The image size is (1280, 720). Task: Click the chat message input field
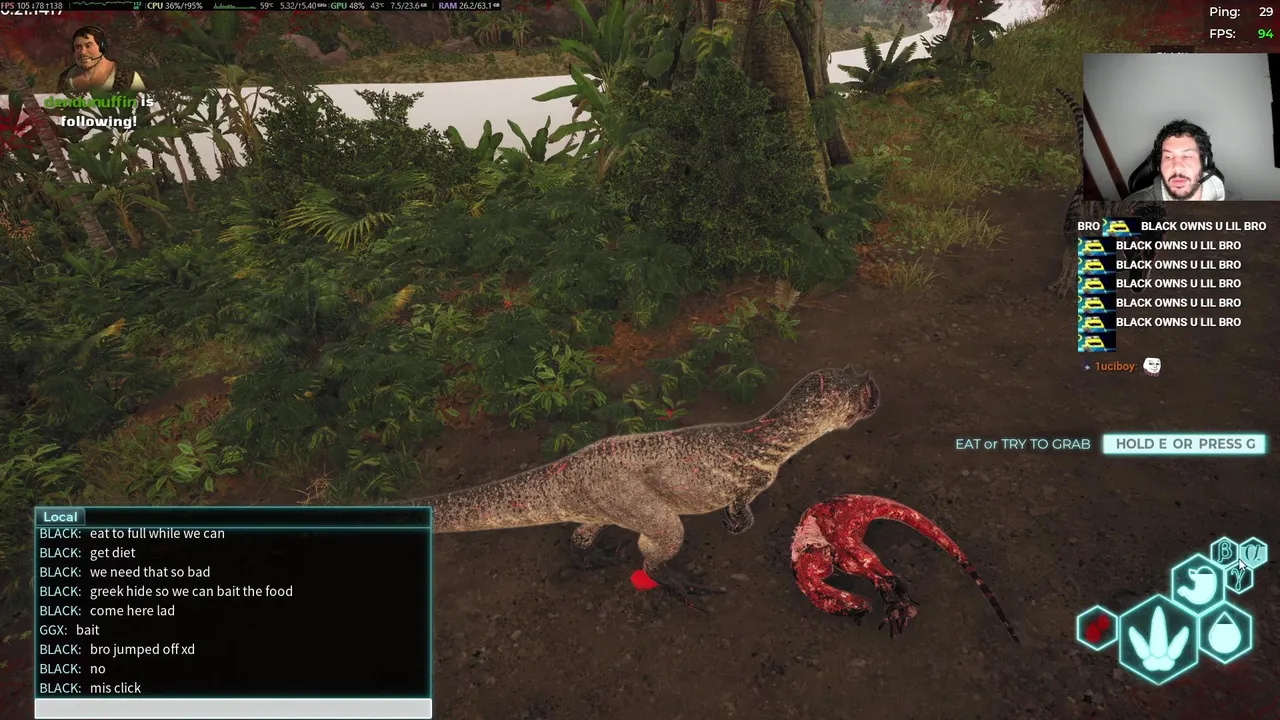(x=233, y=709)
